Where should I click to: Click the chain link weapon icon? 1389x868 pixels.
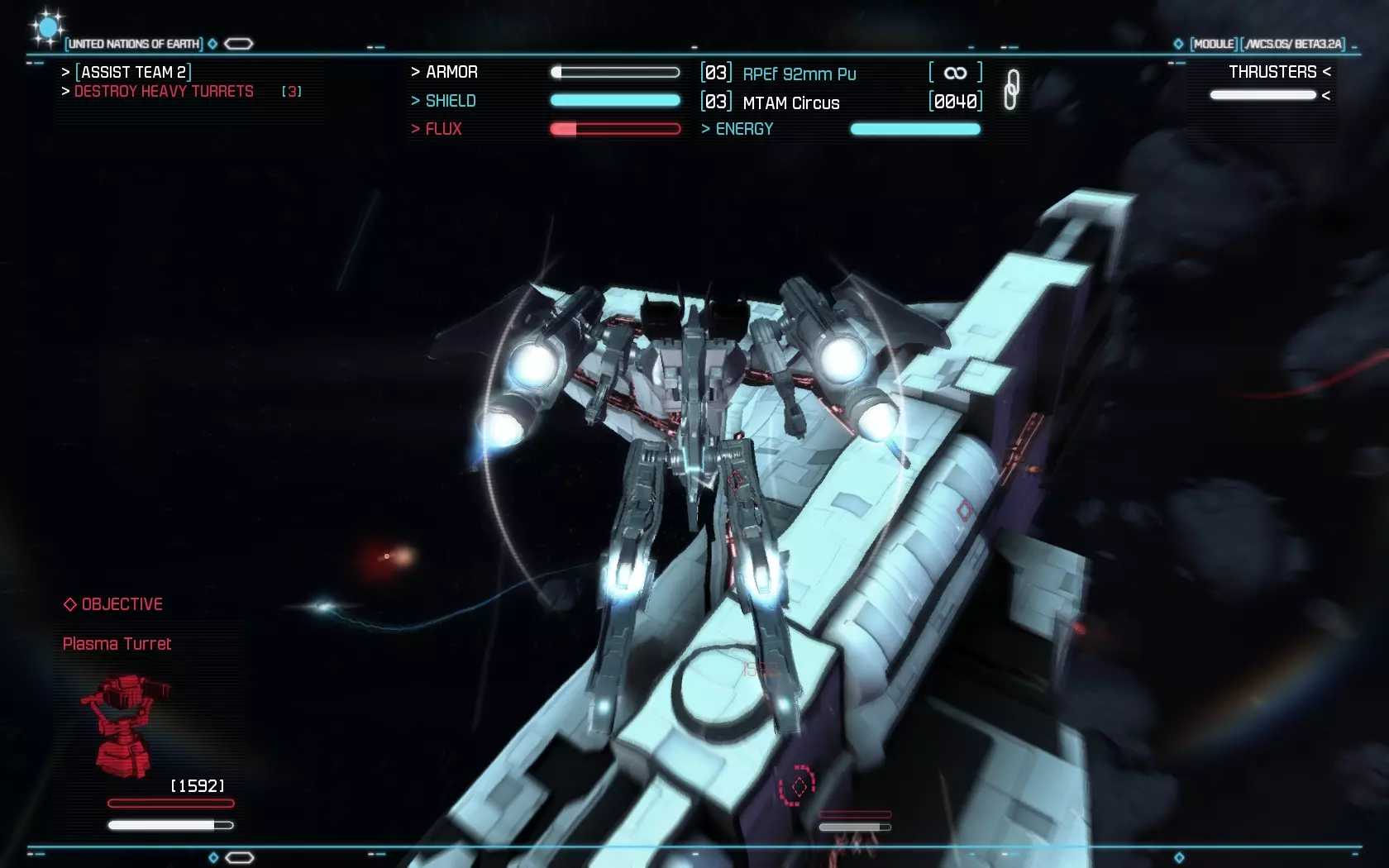pyautogui.click(x=1011, y=89)
